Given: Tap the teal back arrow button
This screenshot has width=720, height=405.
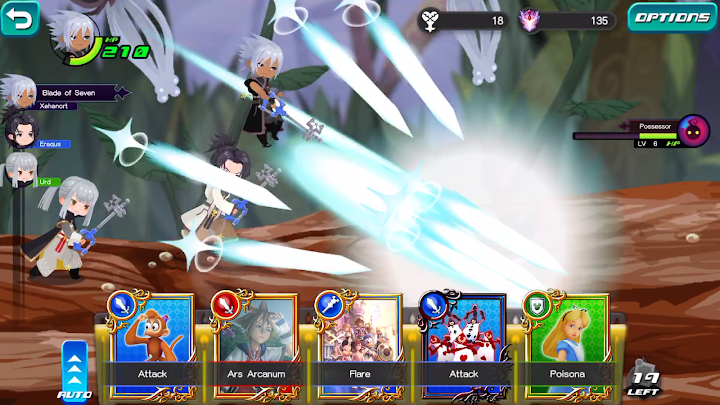Looking at the screenshot, I should 18,17.
